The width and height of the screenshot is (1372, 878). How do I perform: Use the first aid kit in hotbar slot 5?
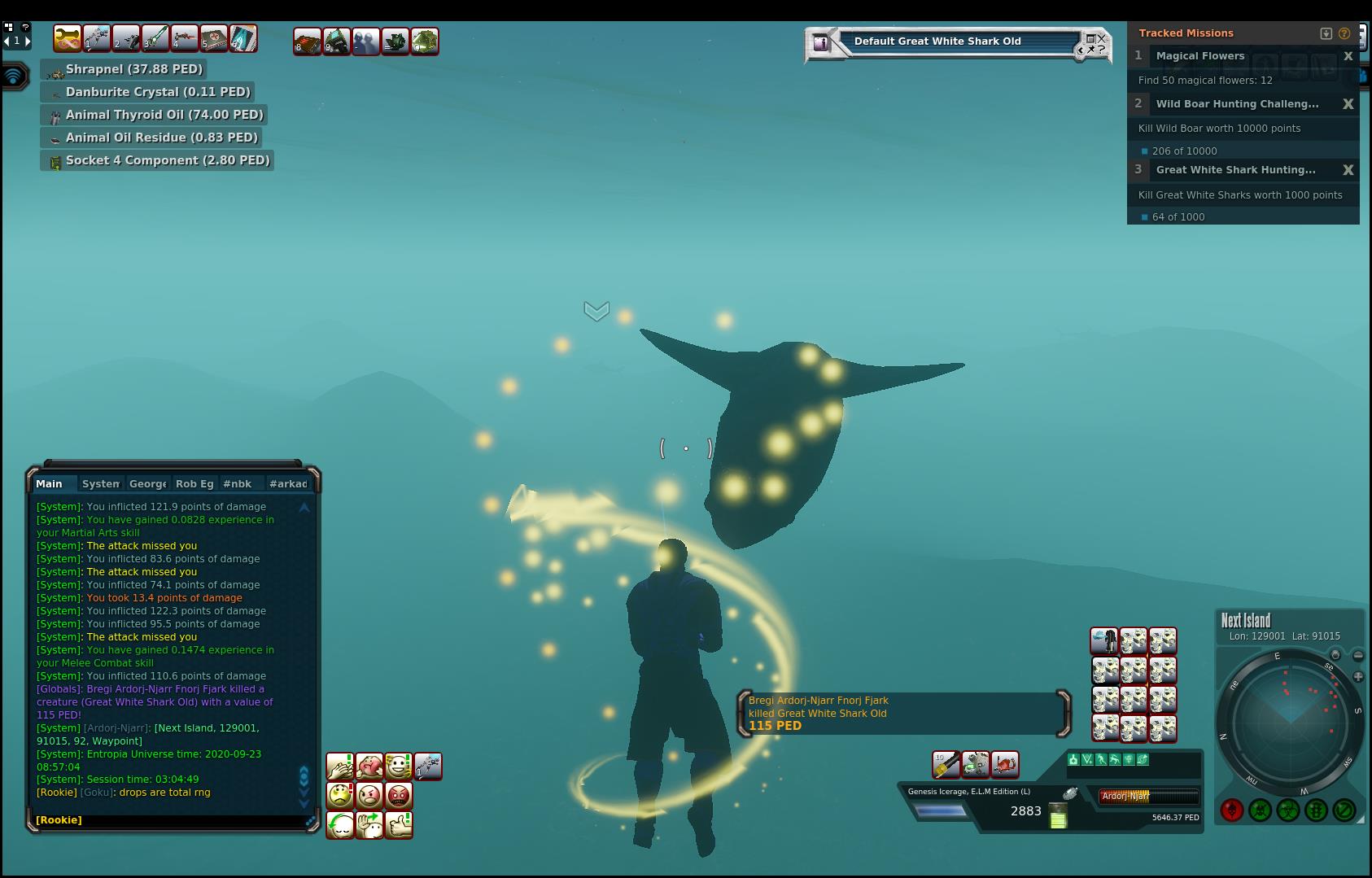(x=214, y=38)
